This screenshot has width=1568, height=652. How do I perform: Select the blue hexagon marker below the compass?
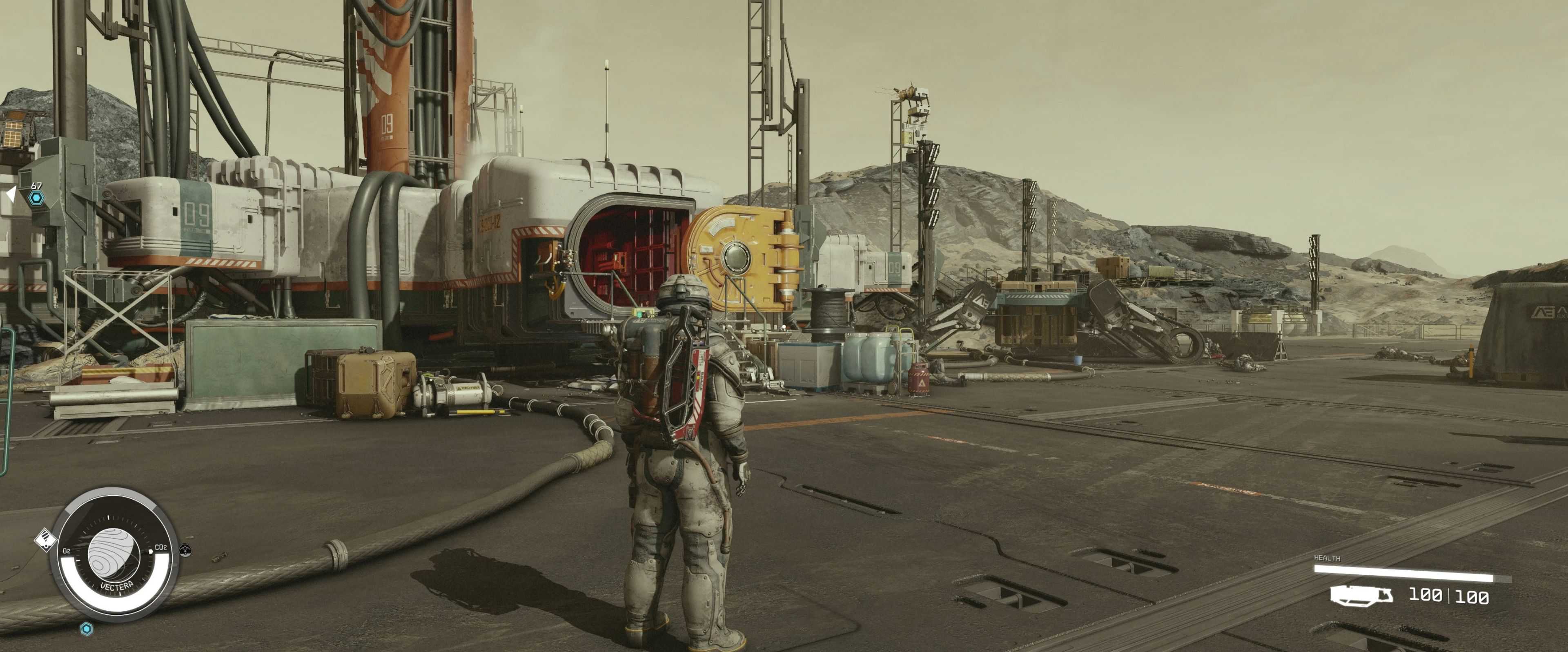tap(87, 628)
